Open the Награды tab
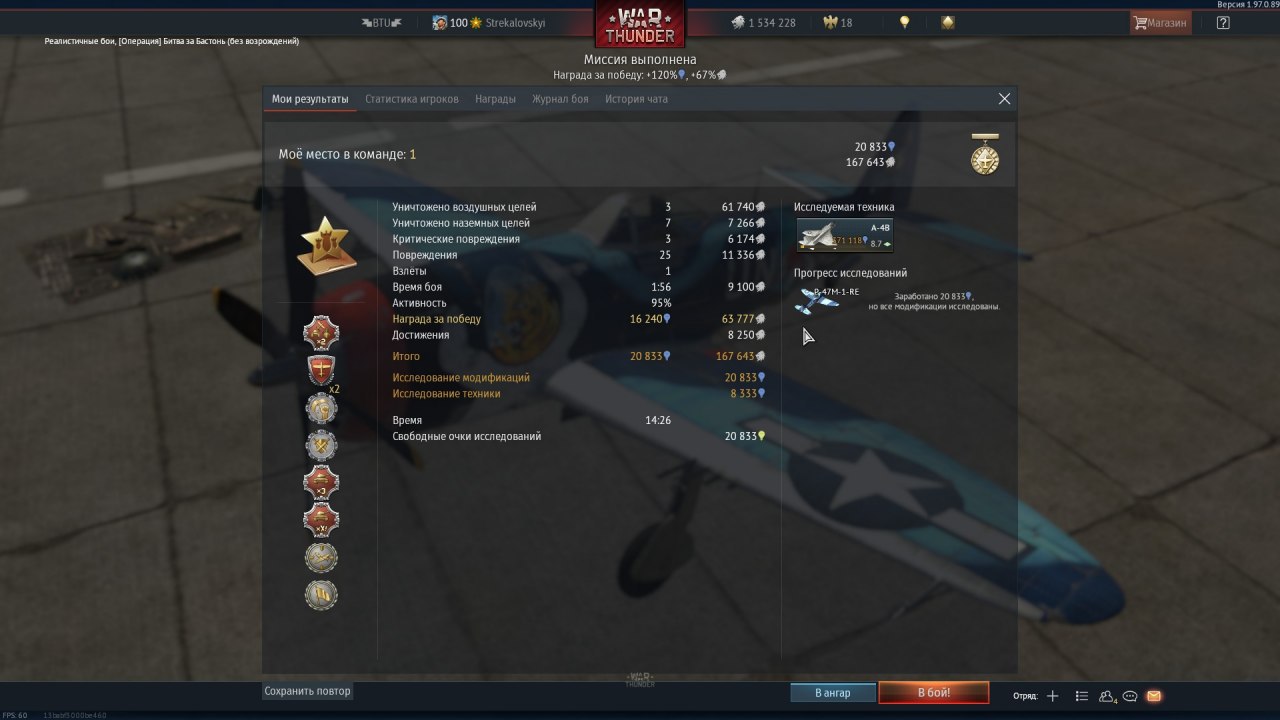Screen dimensions: 1280x720 (495, 99)
